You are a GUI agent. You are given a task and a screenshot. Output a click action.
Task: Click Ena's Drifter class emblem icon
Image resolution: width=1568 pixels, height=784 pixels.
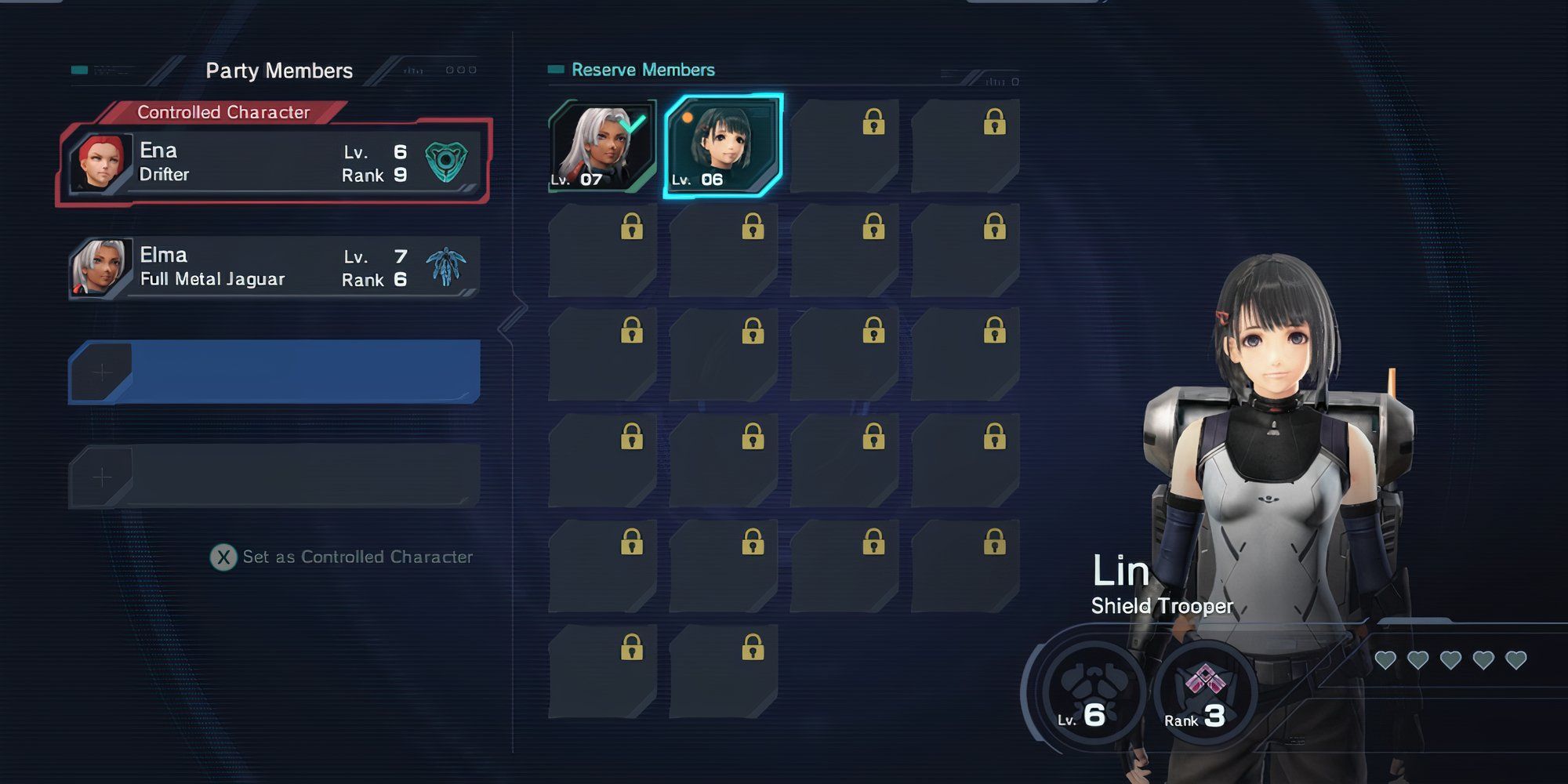pyautogui.click(x=446, y=162)
